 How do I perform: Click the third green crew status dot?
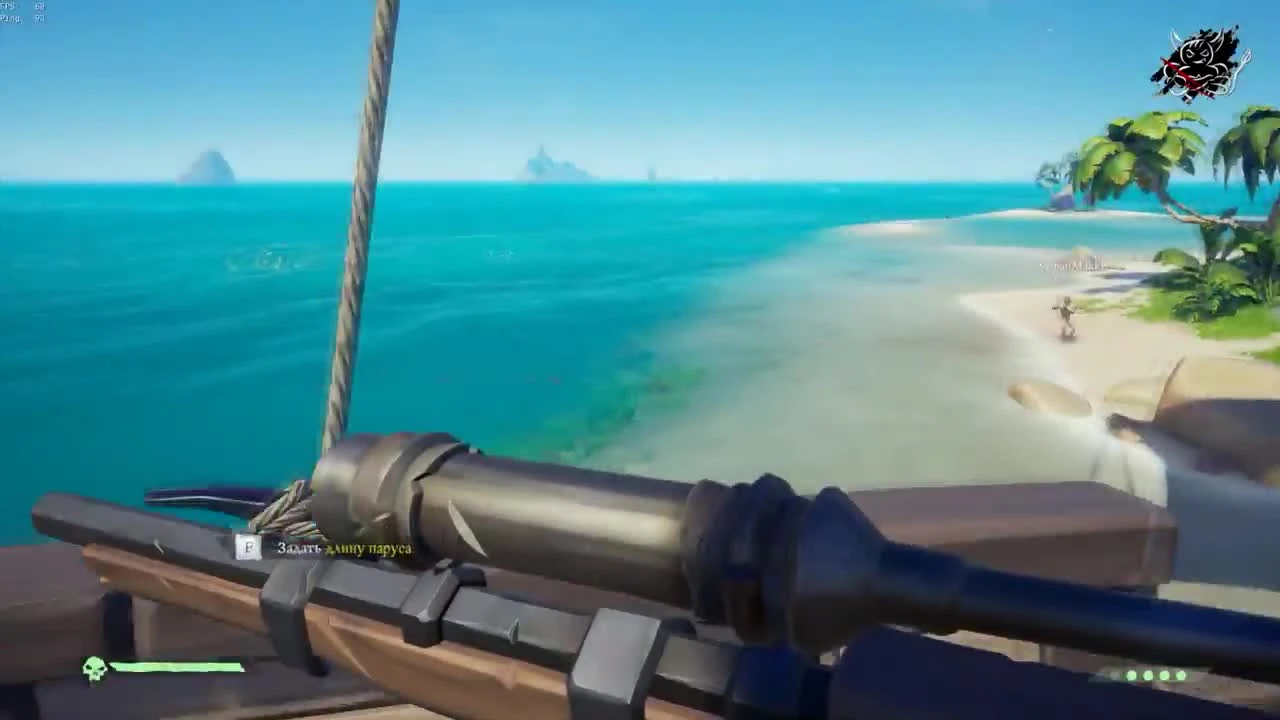click(x=1164, y=675)
